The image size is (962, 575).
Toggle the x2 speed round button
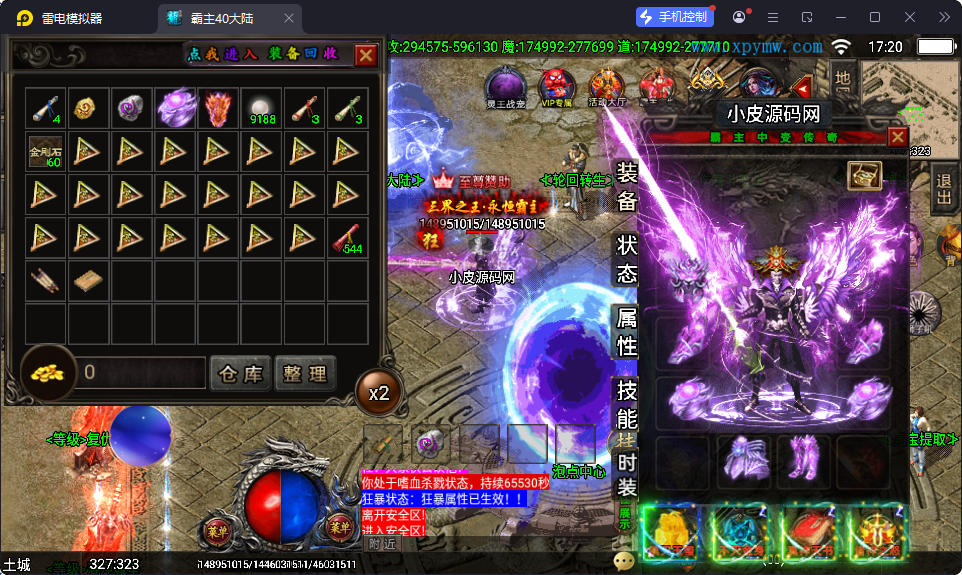coord(379,393)
